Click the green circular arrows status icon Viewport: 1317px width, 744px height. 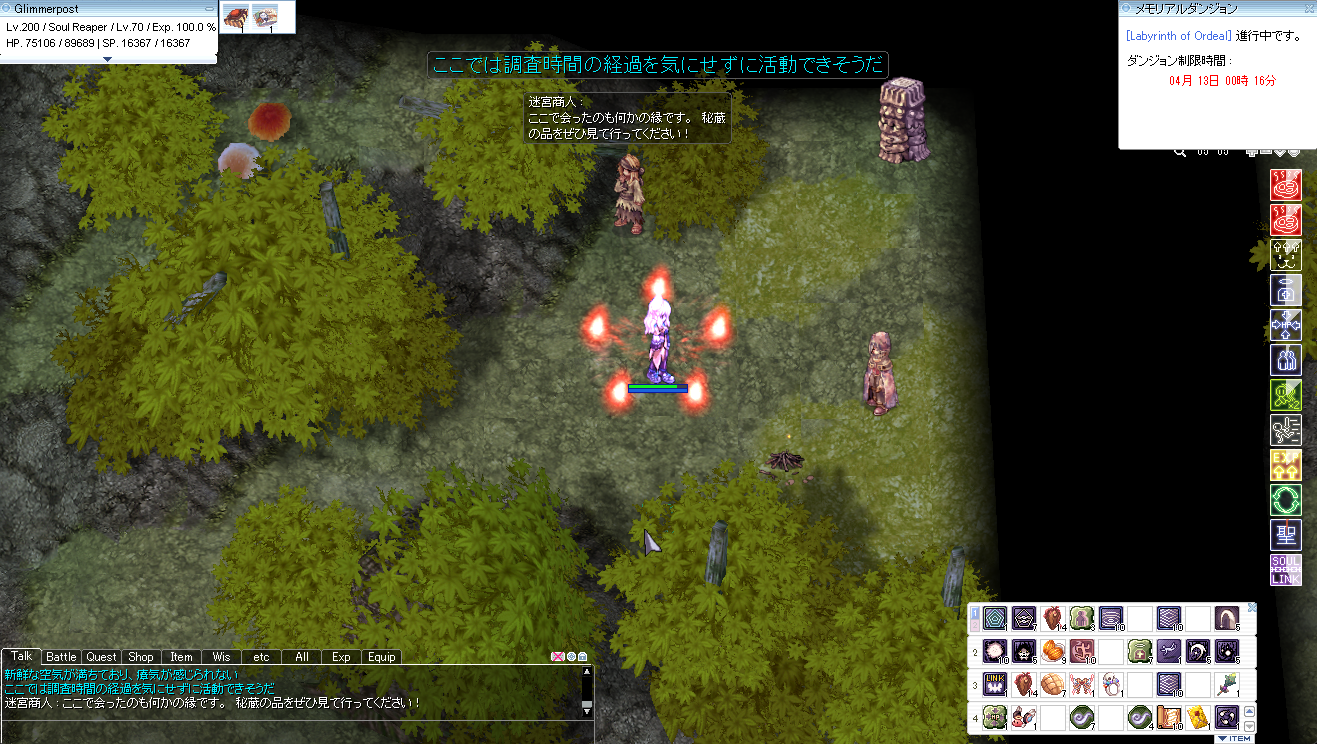coord(1285,499)
